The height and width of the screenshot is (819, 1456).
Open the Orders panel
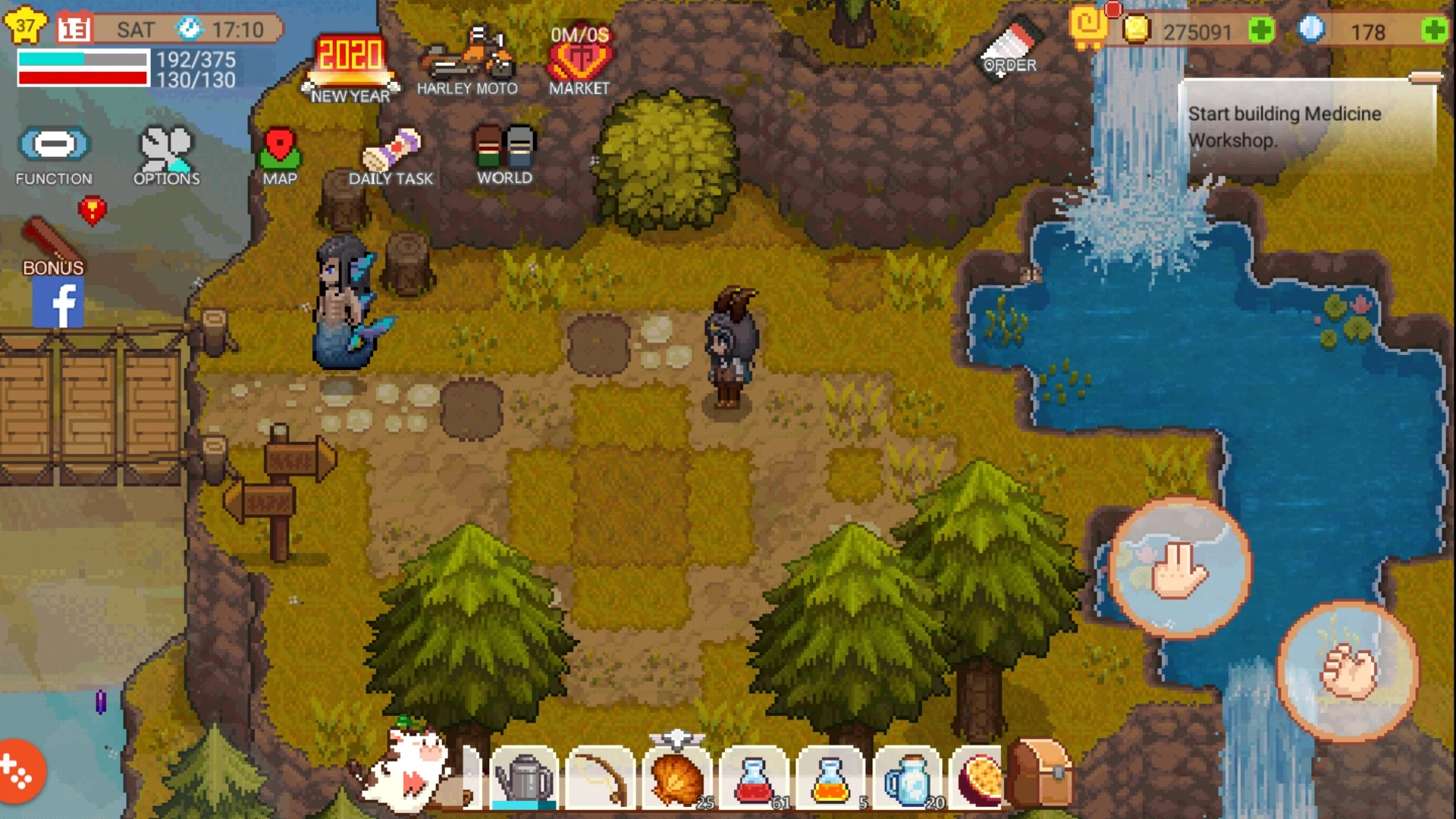point(1009,45)
